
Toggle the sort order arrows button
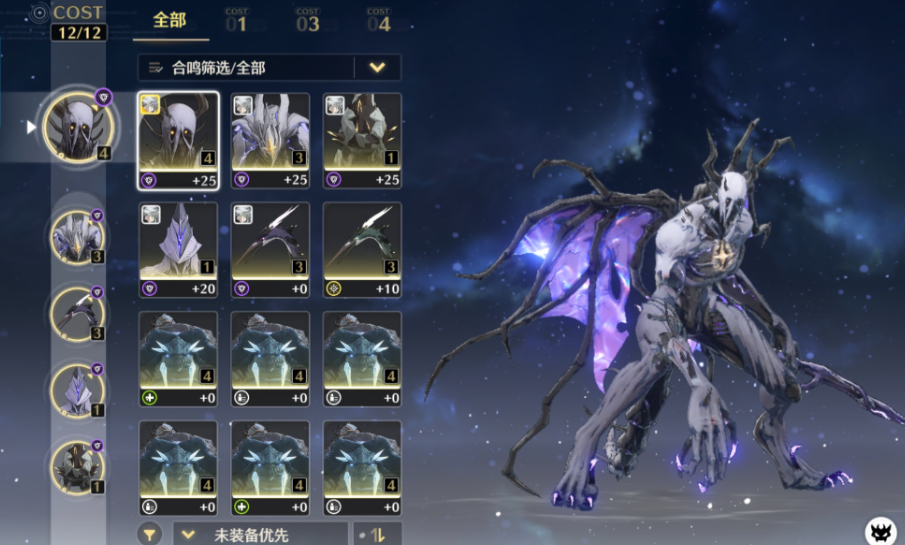click(x=378, y=534)
